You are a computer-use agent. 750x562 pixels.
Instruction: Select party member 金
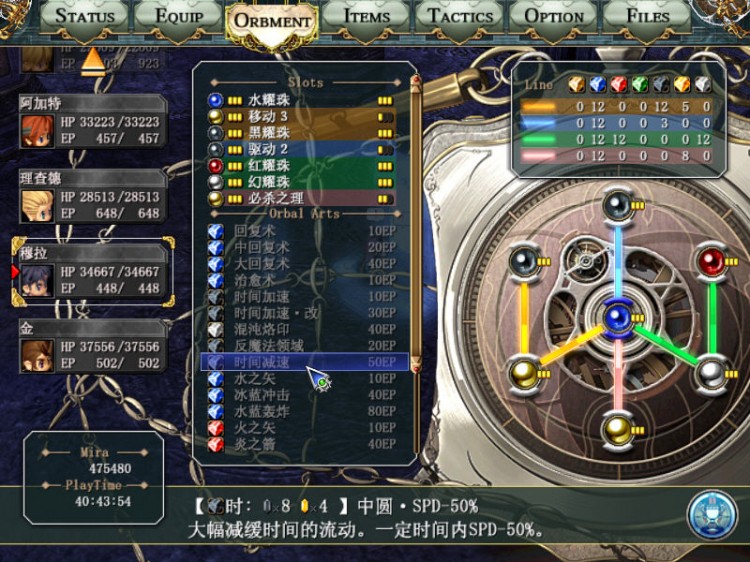click(x=91, y=345)
